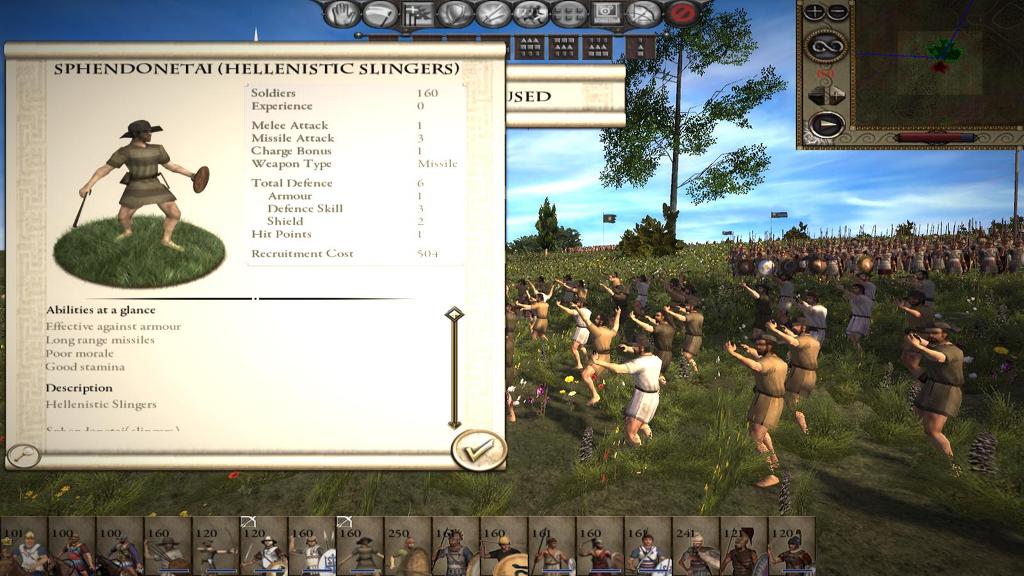Zoom in the minimap with plus button
The width and height of the screenshot is (1024, 576).
pos(815,12)
